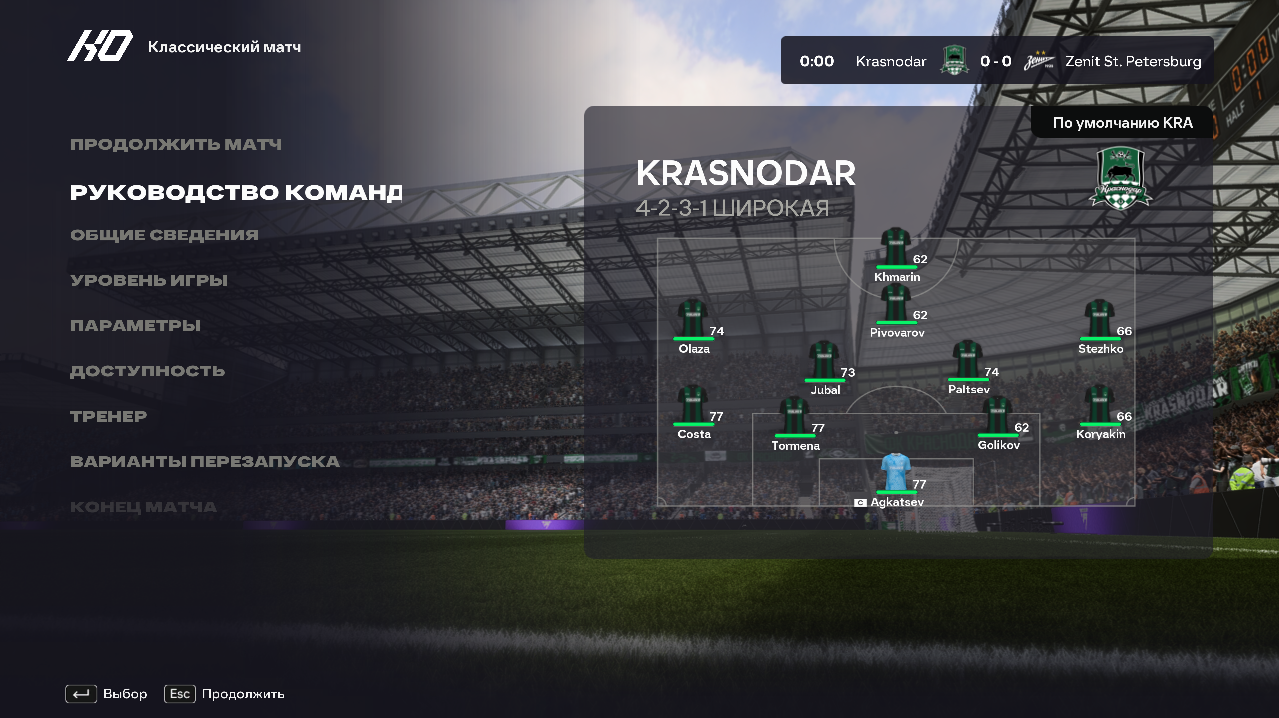Image resolution: width=1279 pixels, height=718 pixels.
Task: Choose the Уровень игры option
Action: pyautogui.click(x=149, y=281)
